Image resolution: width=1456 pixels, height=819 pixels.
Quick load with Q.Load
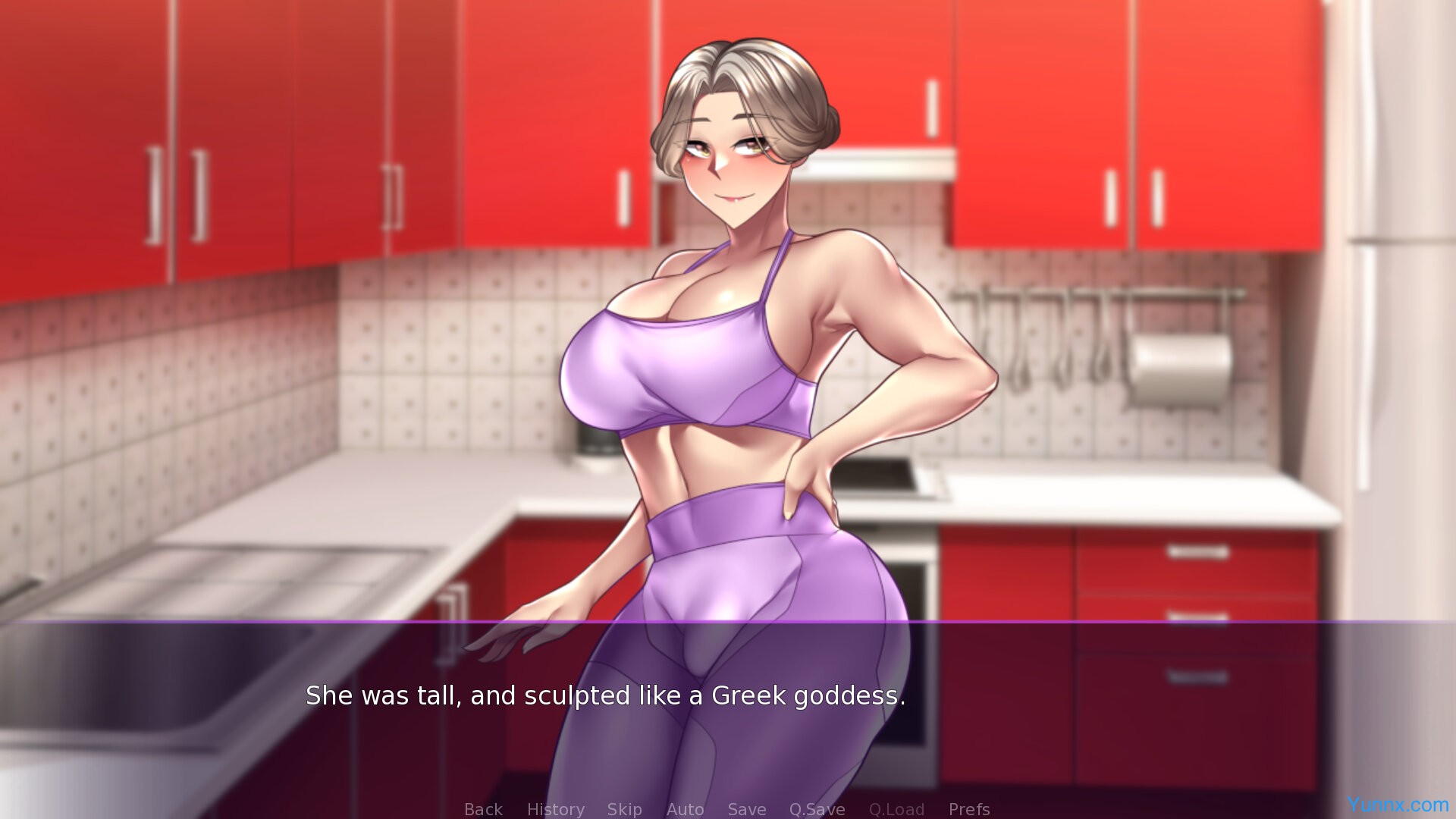(x=896, y=809)
